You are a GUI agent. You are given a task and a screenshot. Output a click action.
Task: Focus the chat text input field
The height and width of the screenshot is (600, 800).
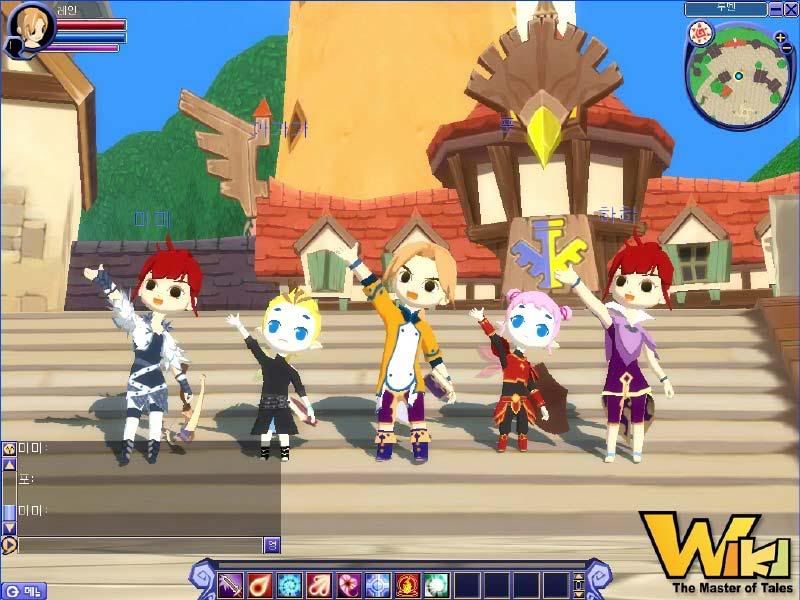(x=140, y=545)
